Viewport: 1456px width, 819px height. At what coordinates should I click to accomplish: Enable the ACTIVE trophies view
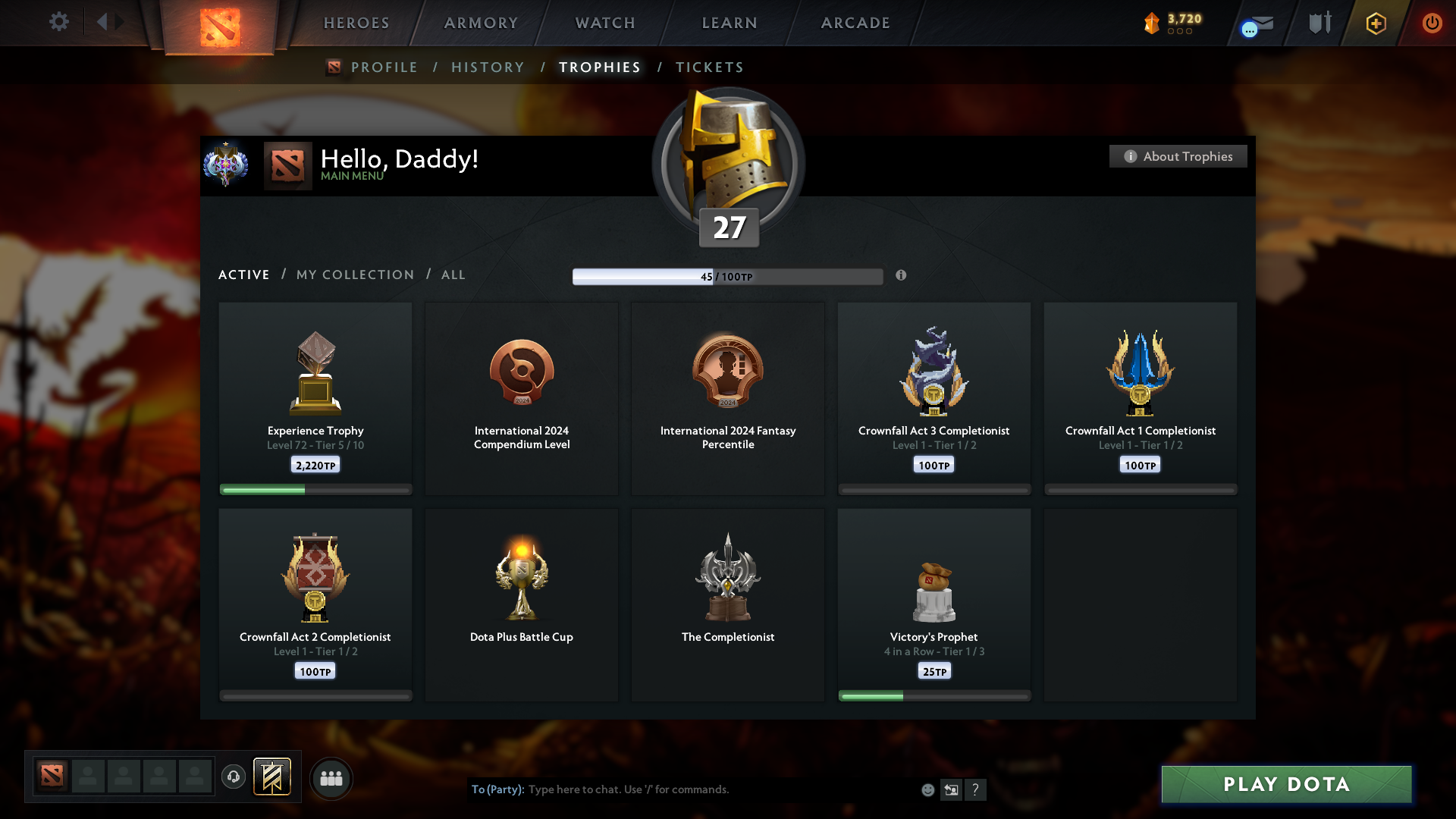click(x=243, y=275)
